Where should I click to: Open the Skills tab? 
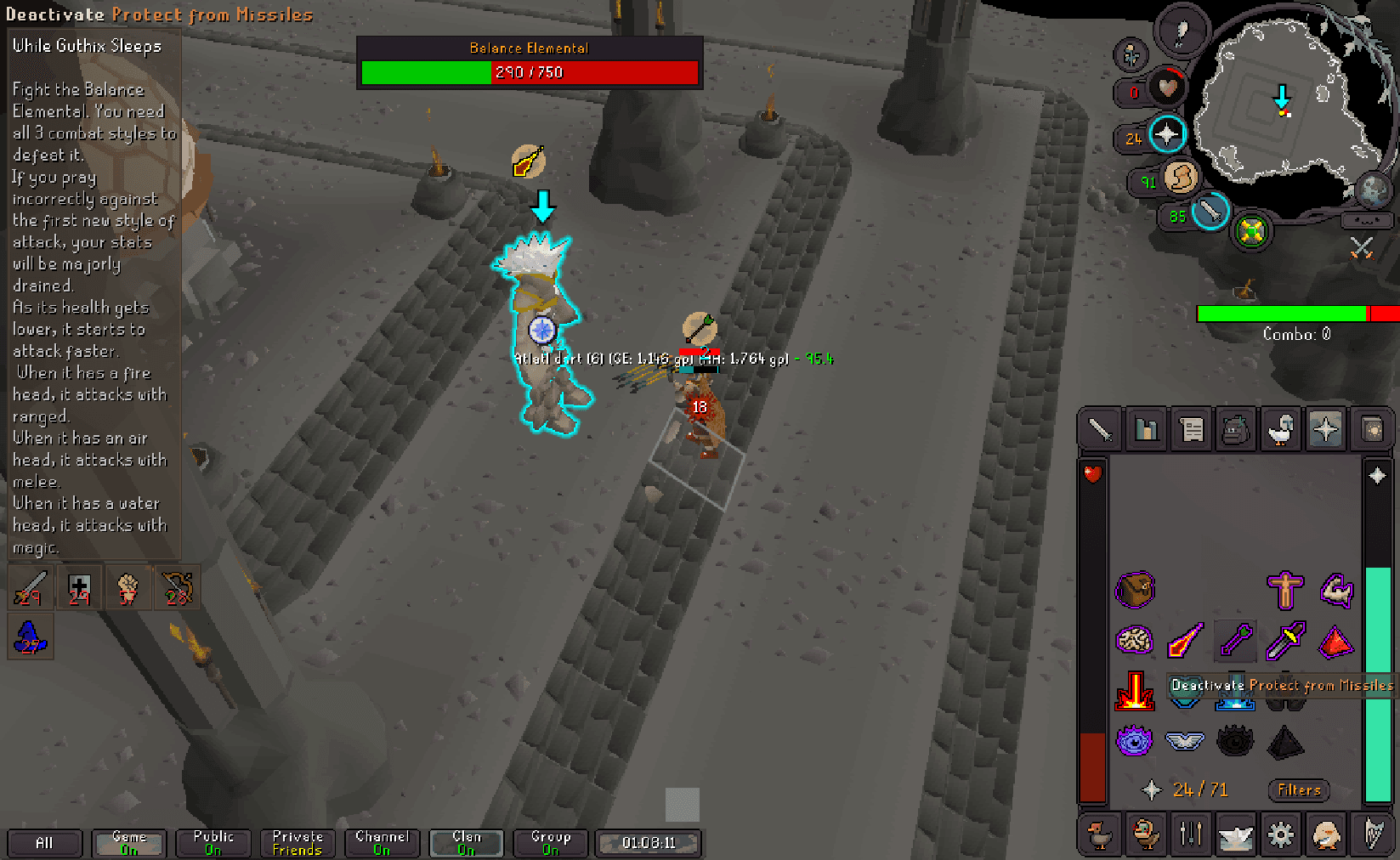coord(1146,428)
